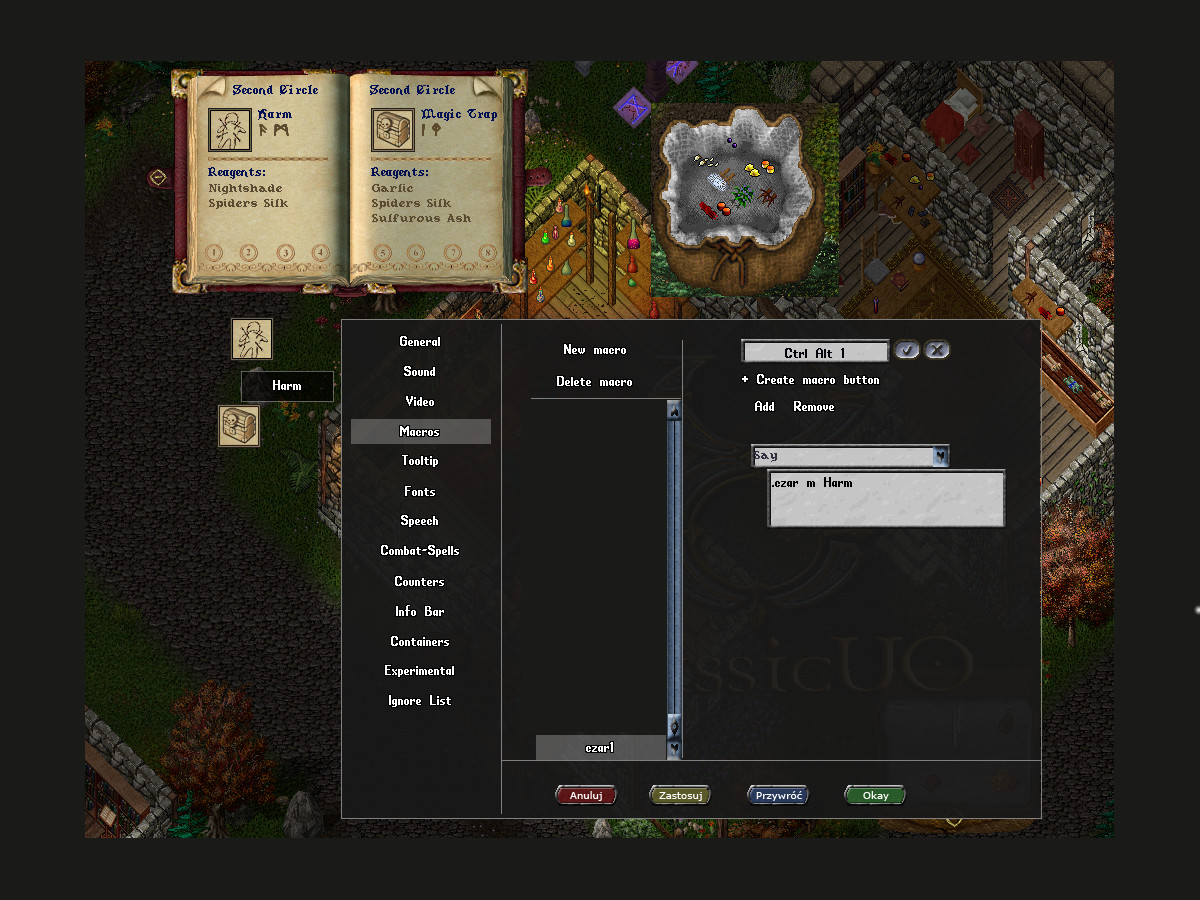Open the Say action dropdown
This screenshot has width=1200, height=900.
pos(940,456)
